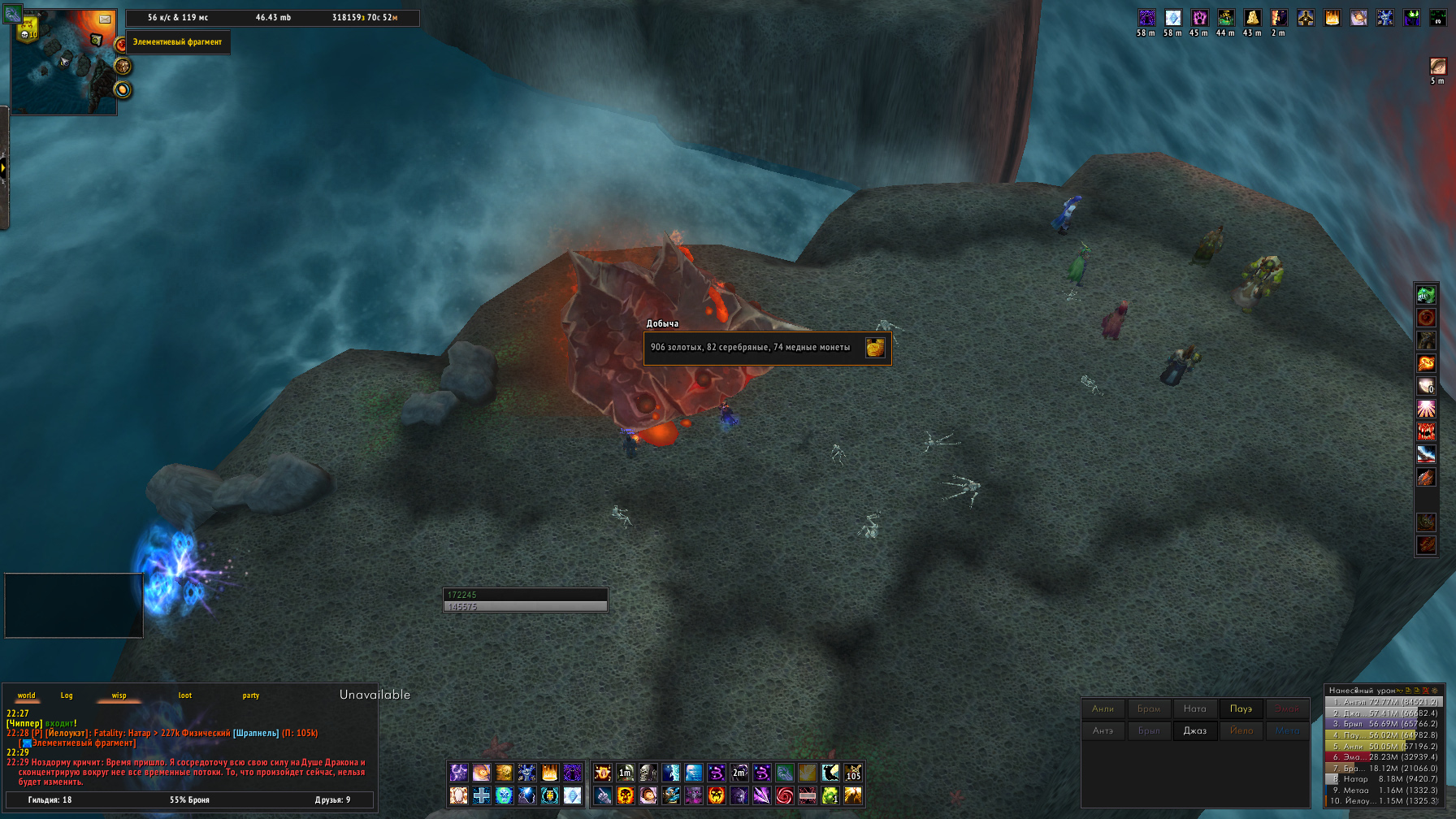
Task: Show the loot chat tab
Action: (x=185, y=695)
